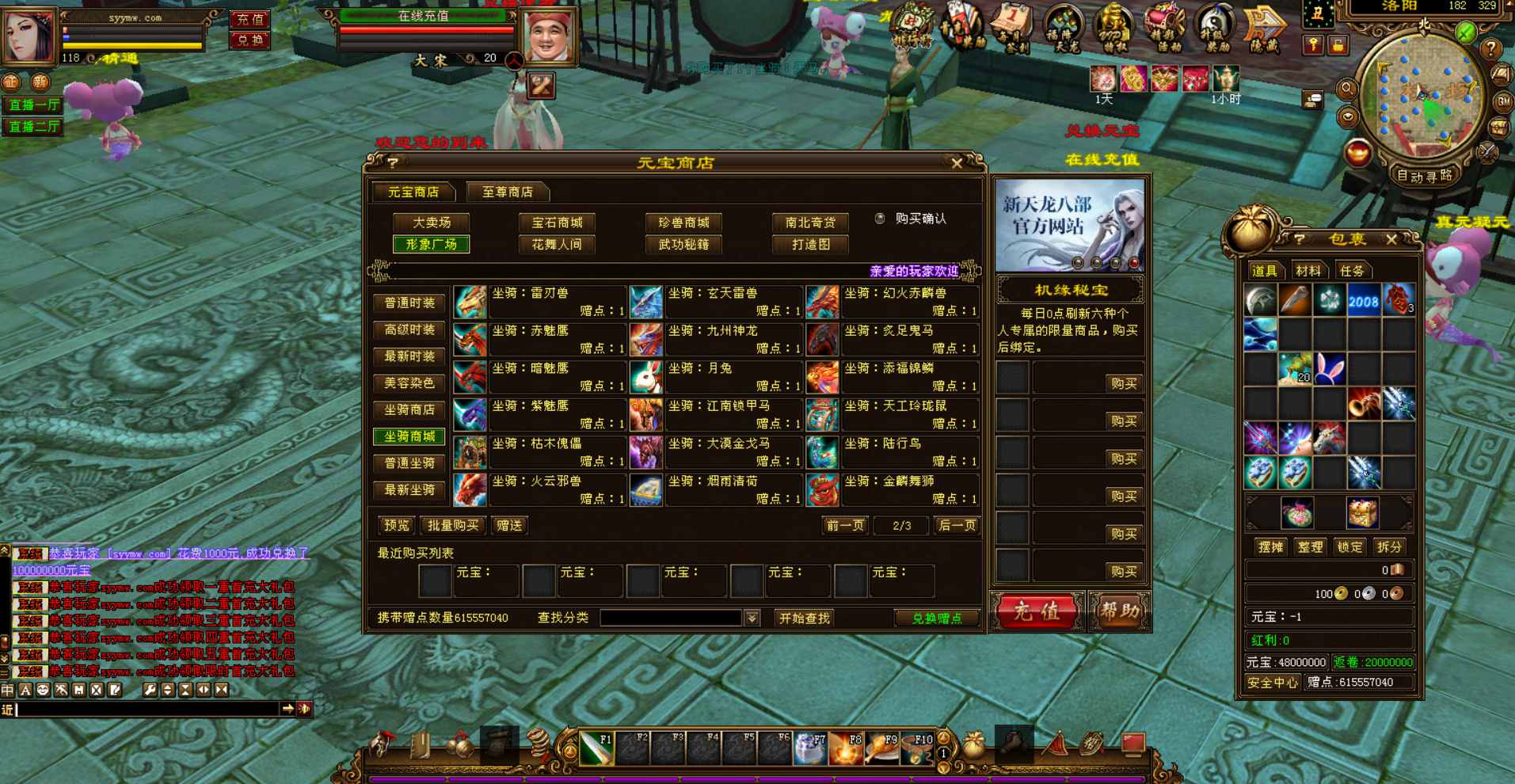This screenshot has width=1515, height=784.
Task: Click the page number field showing 2/3
Action: 900,525
